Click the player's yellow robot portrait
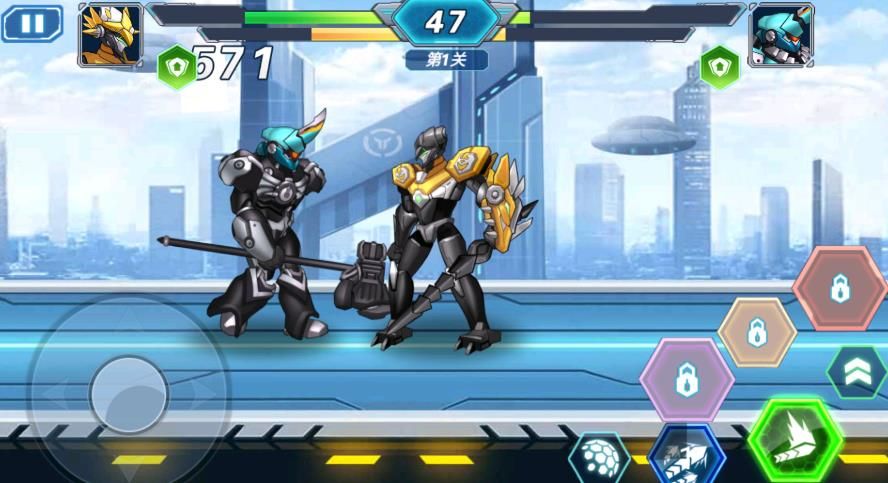The image size is (888, 483). tap(110, 34)
